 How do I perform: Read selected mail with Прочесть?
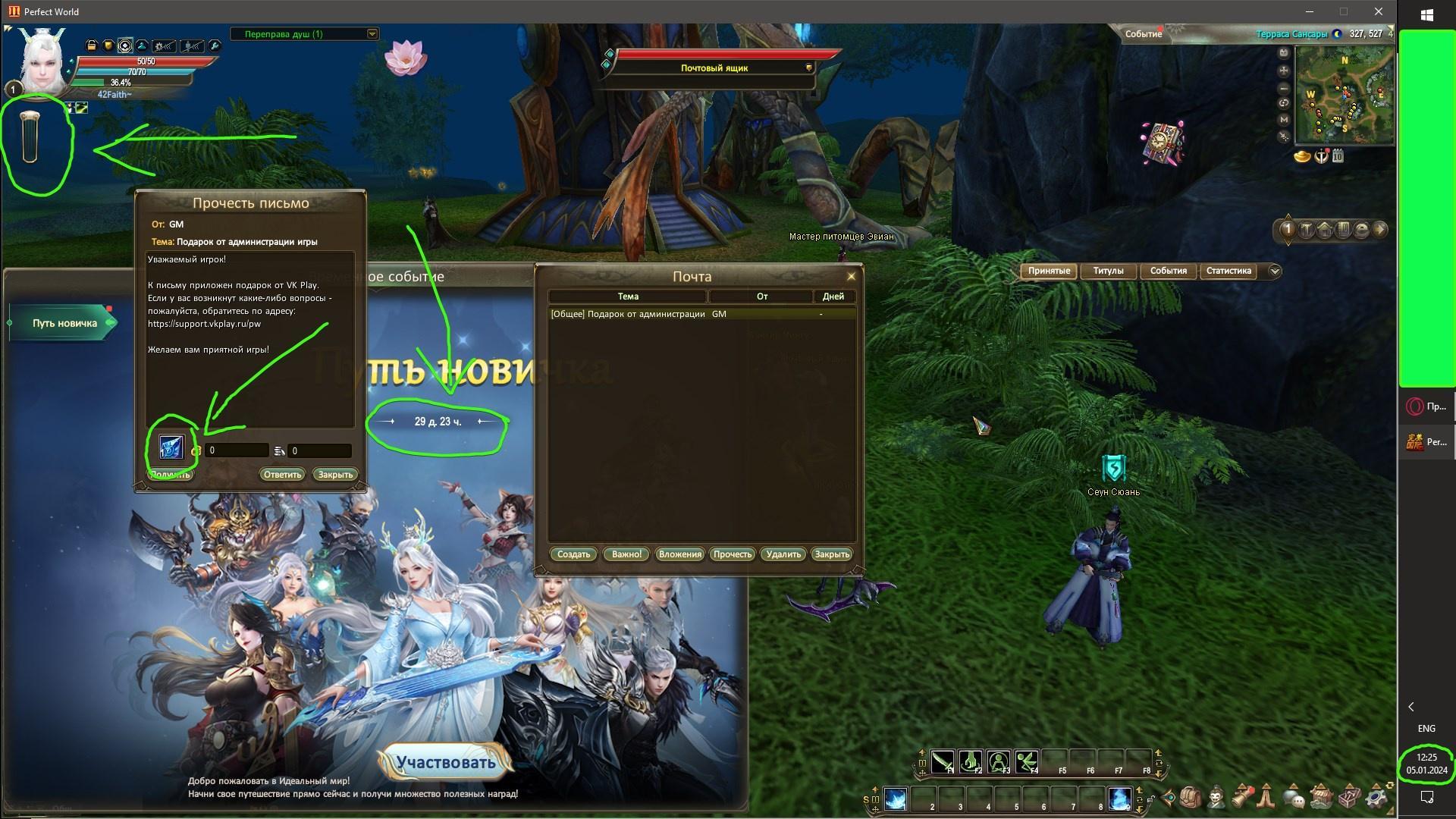[x=732, y=554]
